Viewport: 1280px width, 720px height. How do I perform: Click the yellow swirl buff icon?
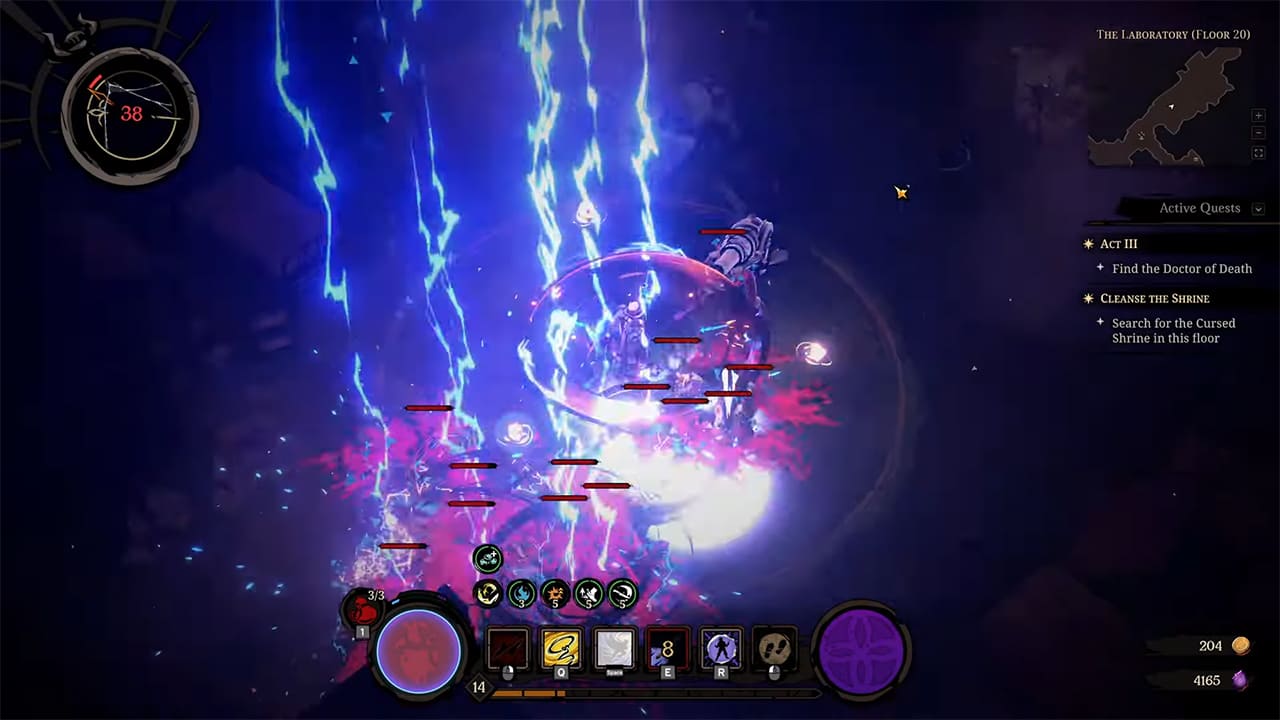pyautogui.click(x=487, y=594)
